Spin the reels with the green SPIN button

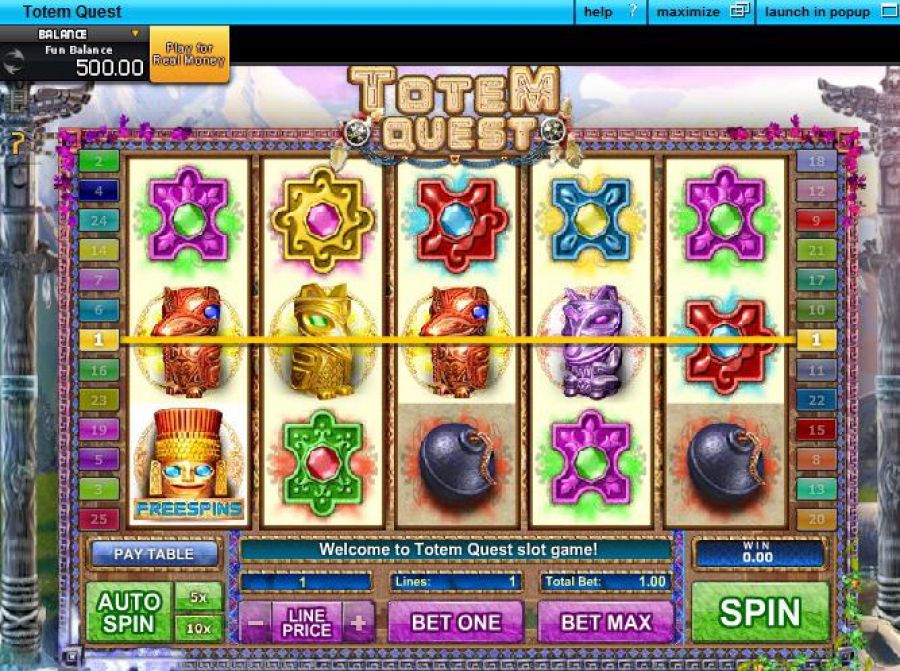pos(760,611)
